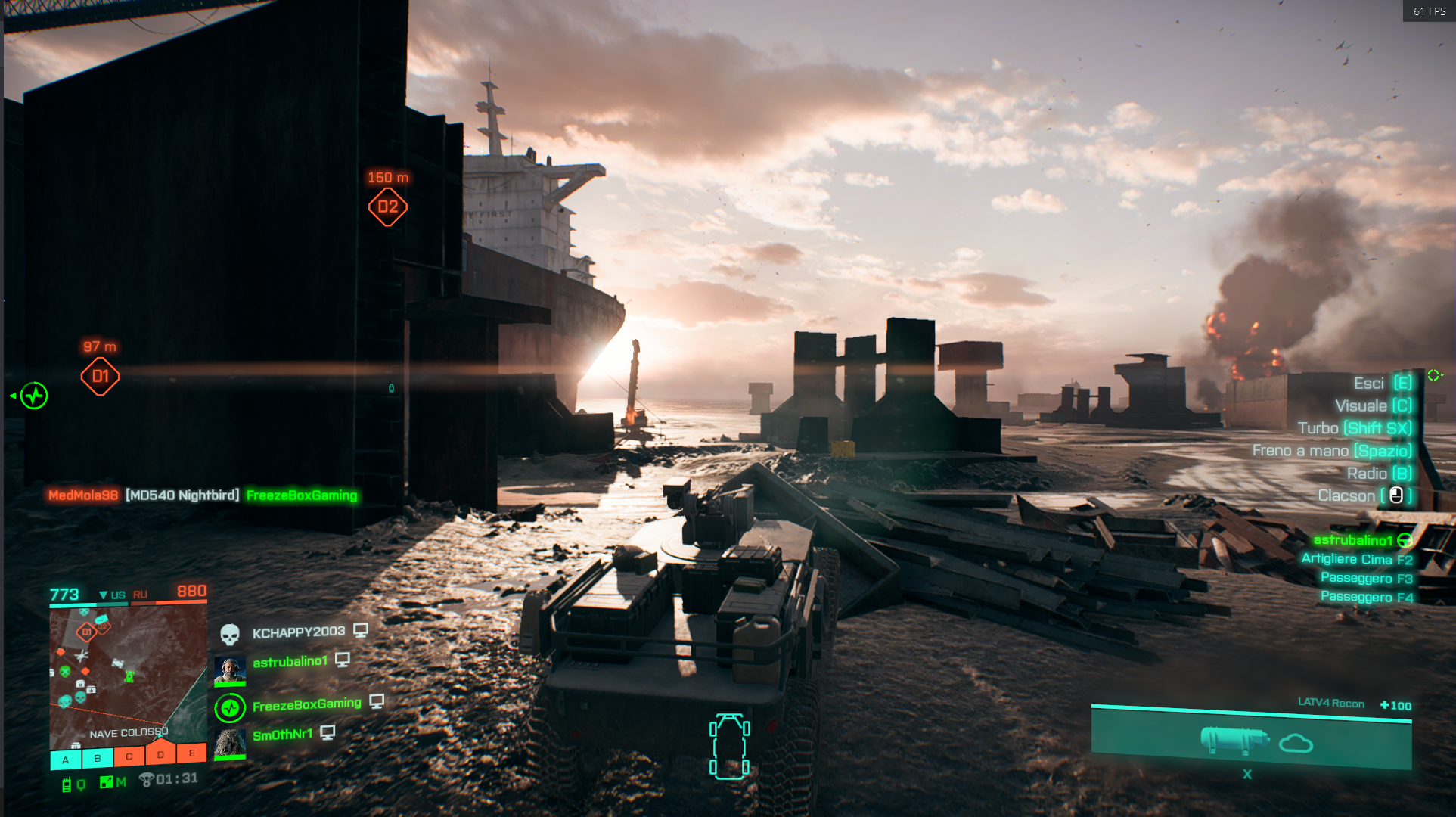The height and width of the screenshot is (817, 1456).
Task: Click capture point flag A
Action: click(x=66, y=759)
